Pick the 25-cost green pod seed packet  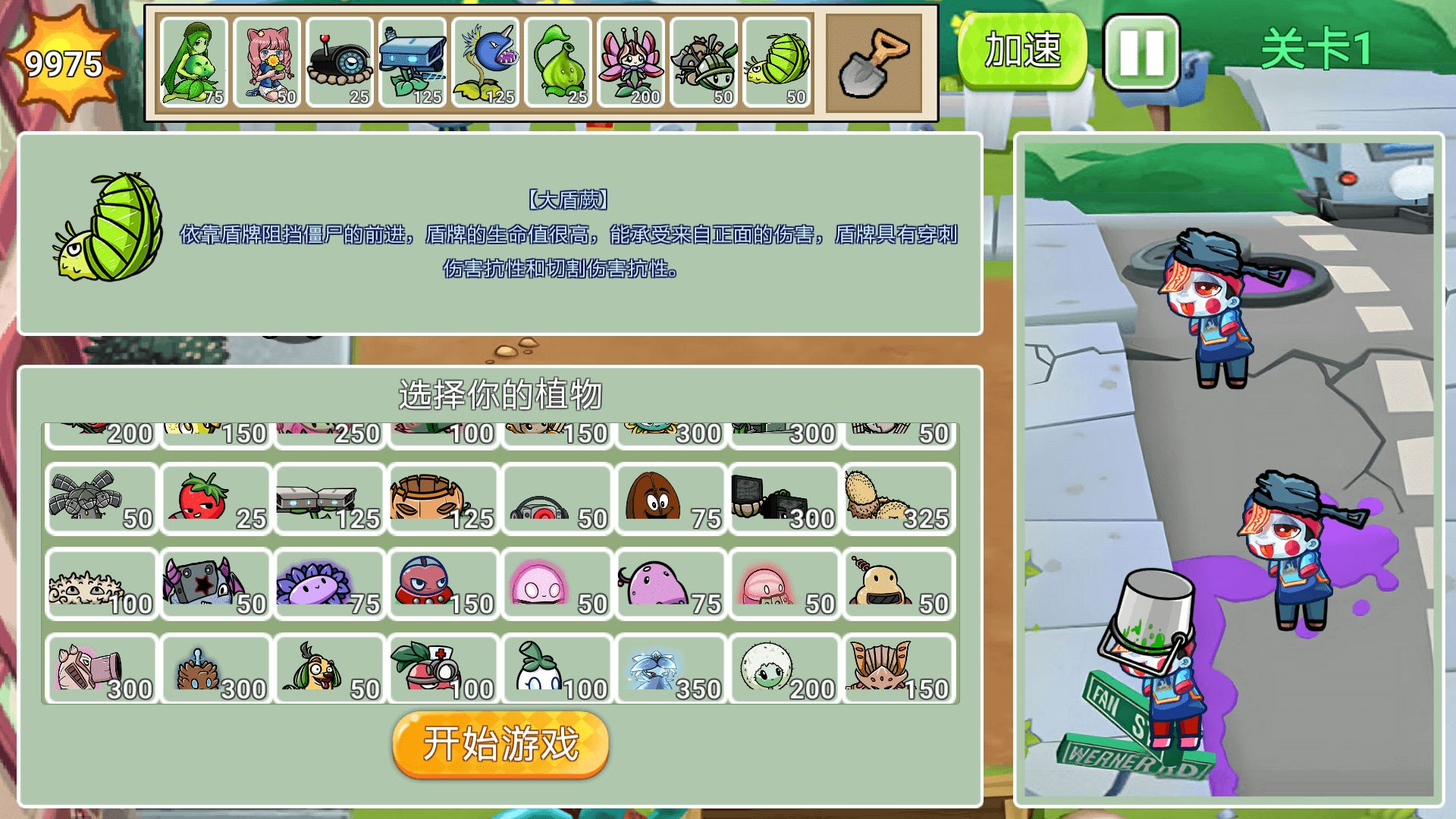pyautogui.click(x=560, y=61)
